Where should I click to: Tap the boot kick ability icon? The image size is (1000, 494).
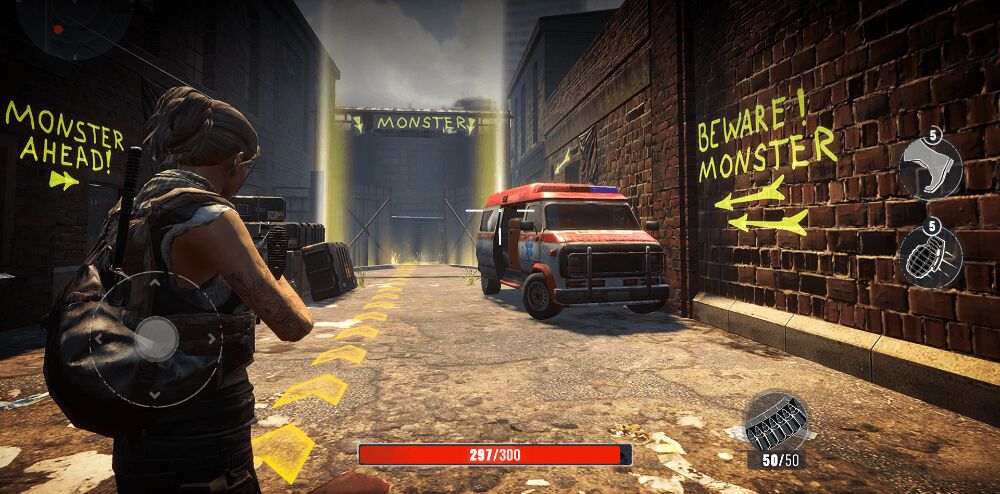click(930, 168)
